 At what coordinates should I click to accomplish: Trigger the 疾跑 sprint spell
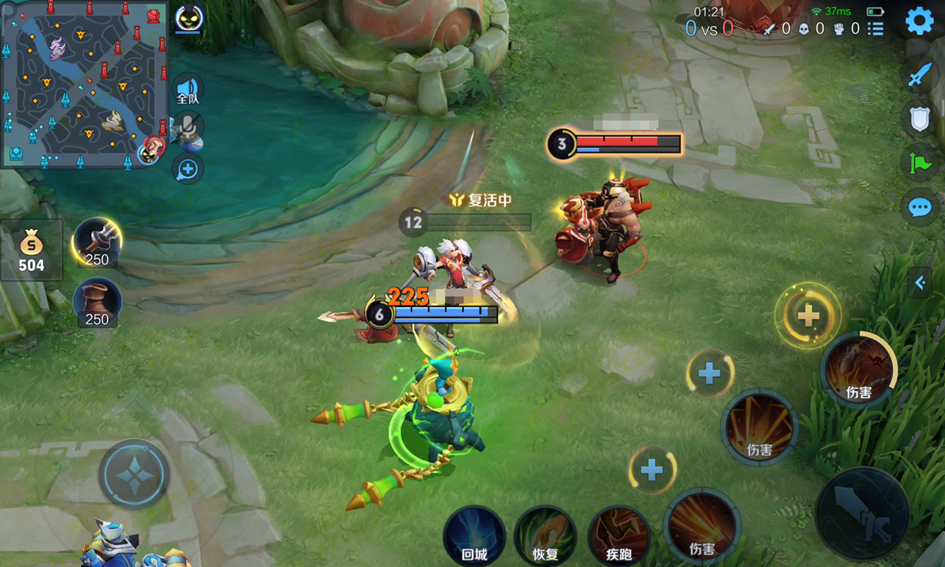618,535
